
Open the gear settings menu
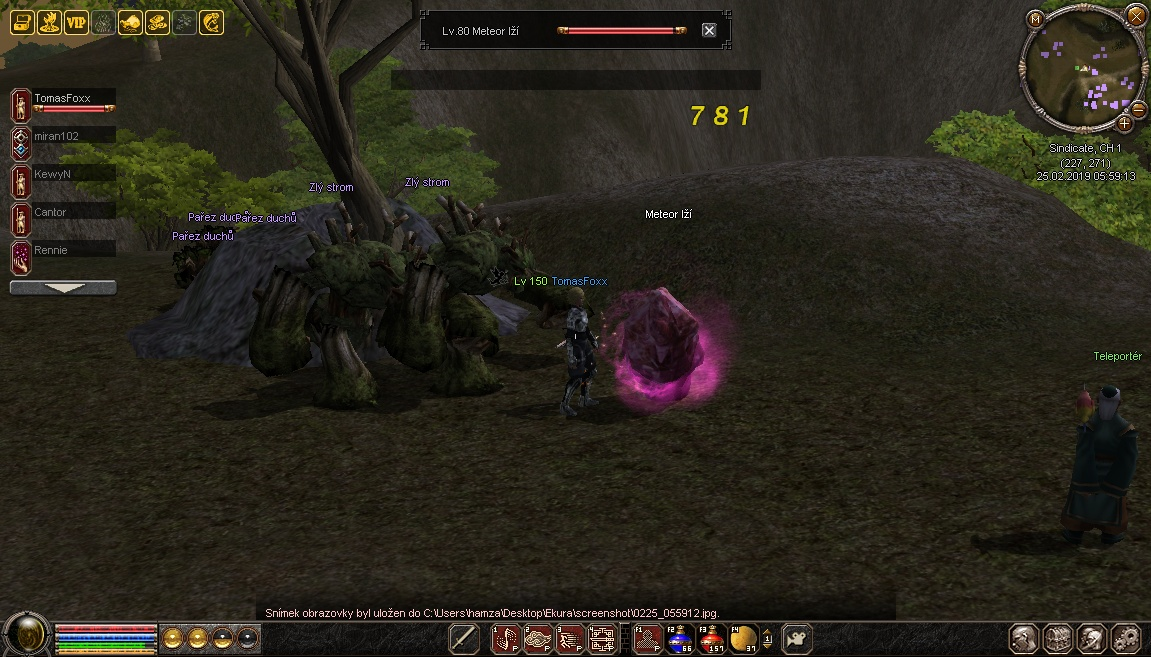[x=1125, y=638]
